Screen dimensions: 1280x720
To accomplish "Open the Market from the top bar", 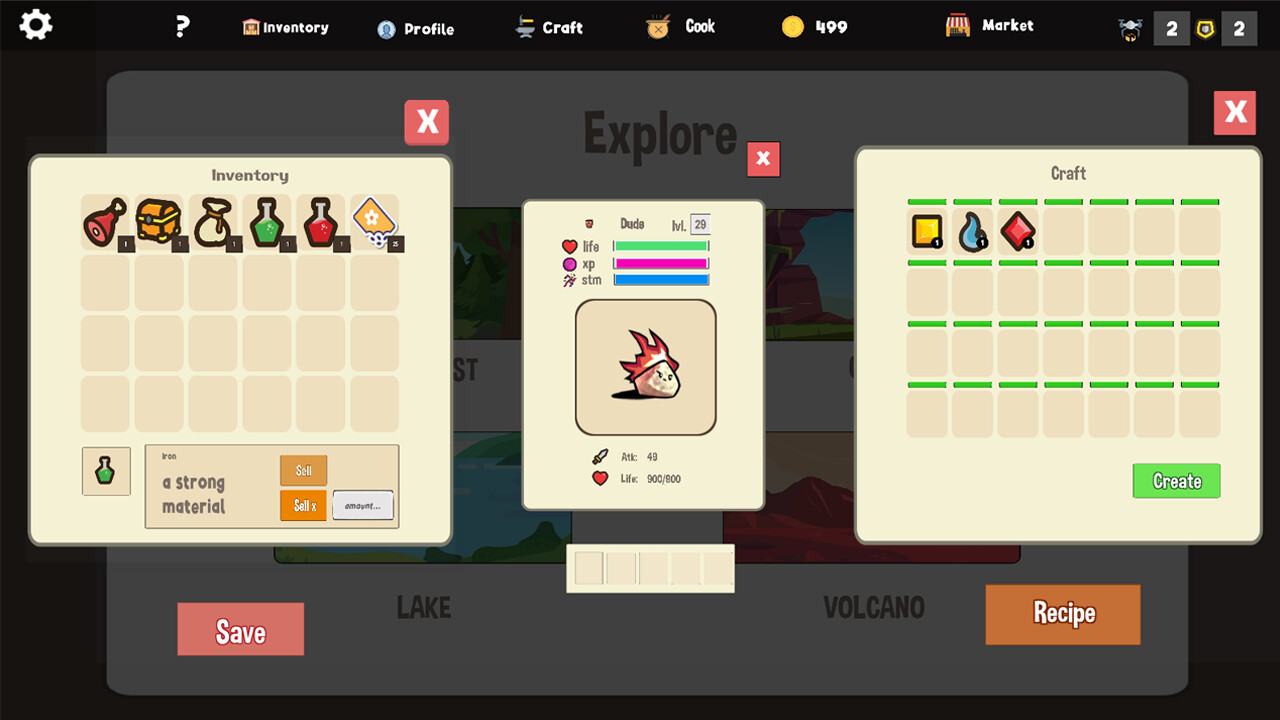I will pos(989,25).
